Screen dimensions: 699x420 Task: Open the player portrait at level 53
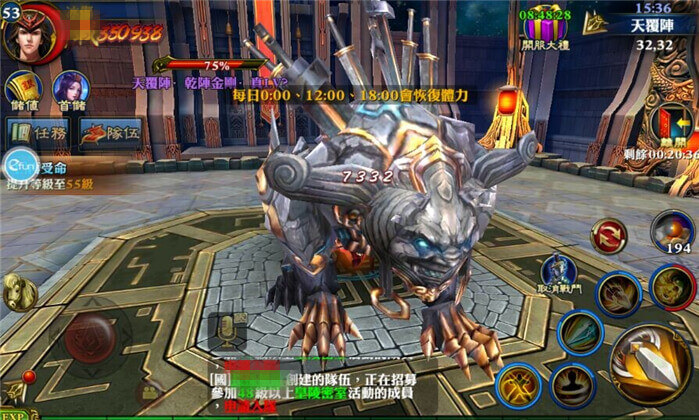tap(32, 32)
